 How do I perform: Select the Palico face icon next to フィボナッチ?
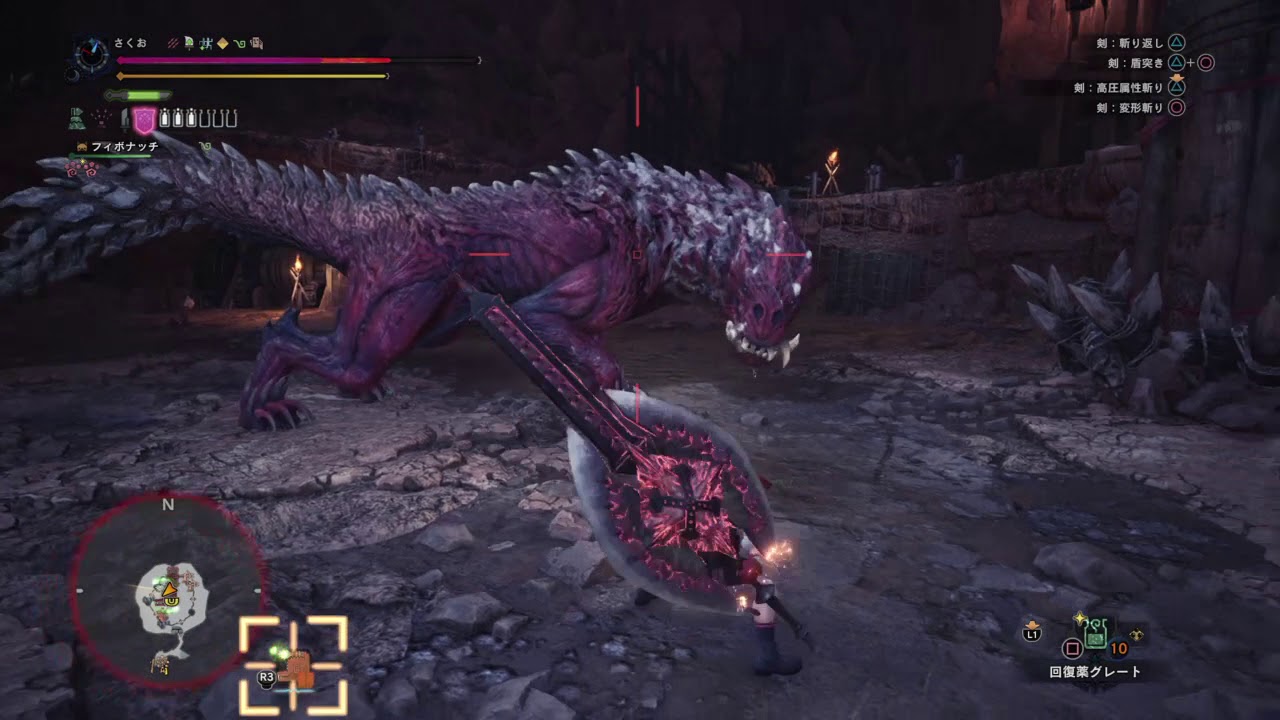[x=81, y=147]
